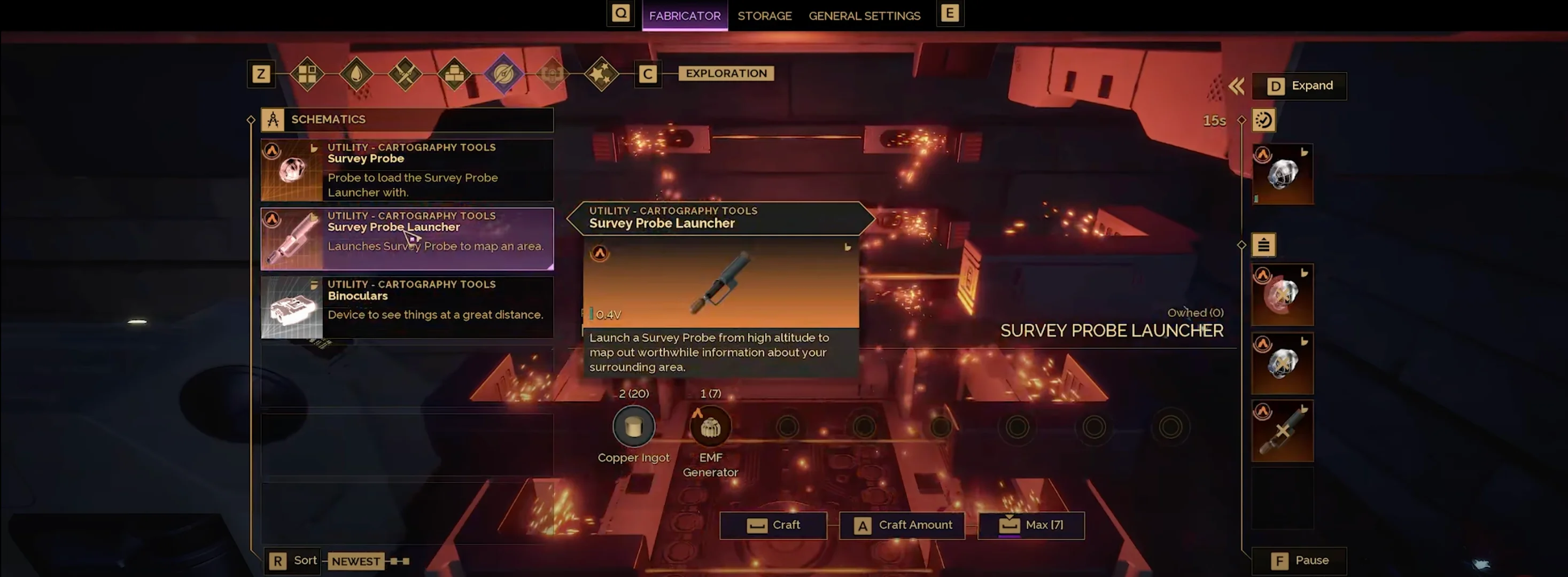
Task: Open the crossed tools category
Action: (406, 74)
